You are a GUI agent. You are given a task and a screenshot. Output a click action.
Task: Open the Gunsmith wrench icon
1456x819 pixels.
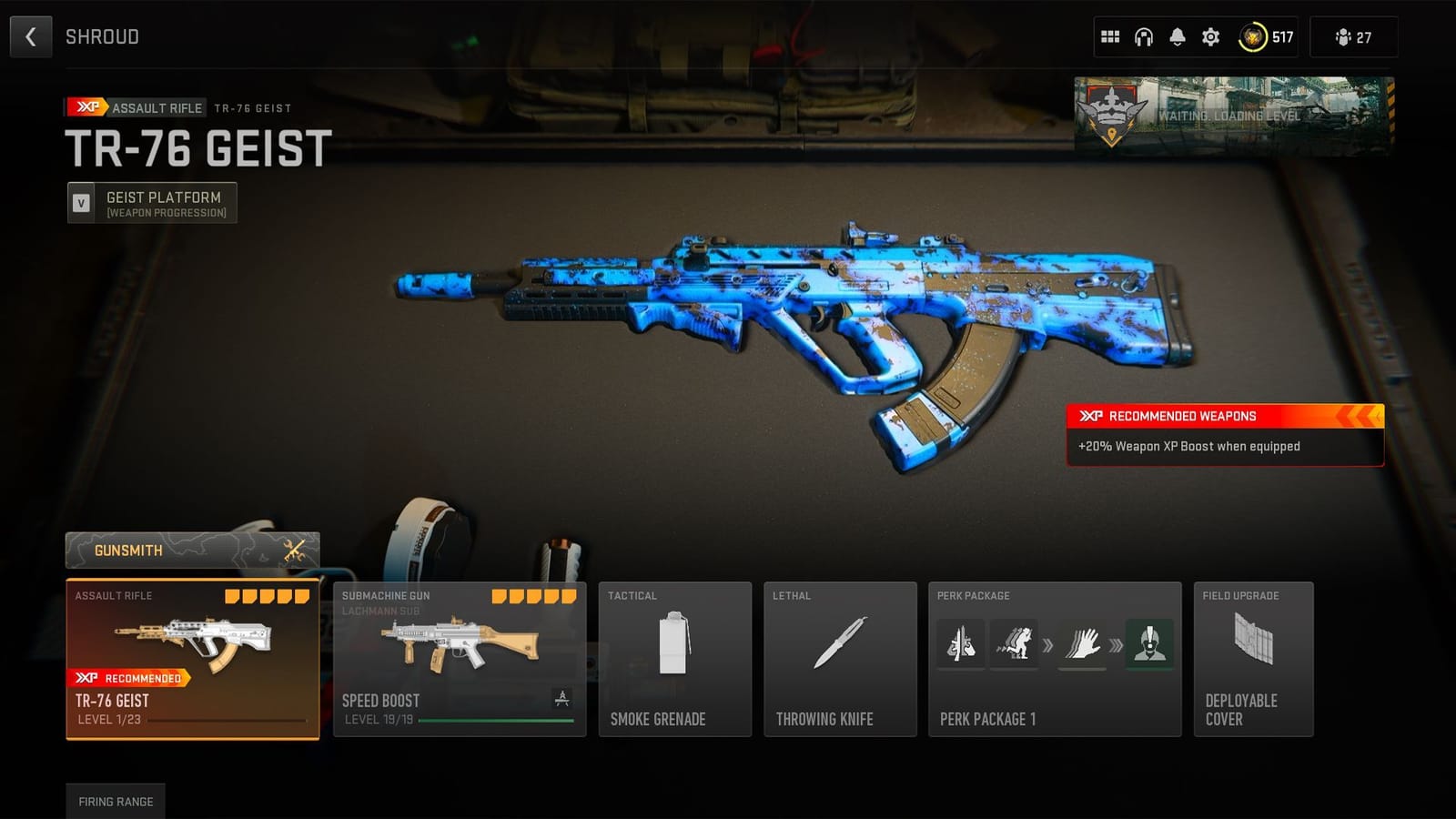coord(293,550)
